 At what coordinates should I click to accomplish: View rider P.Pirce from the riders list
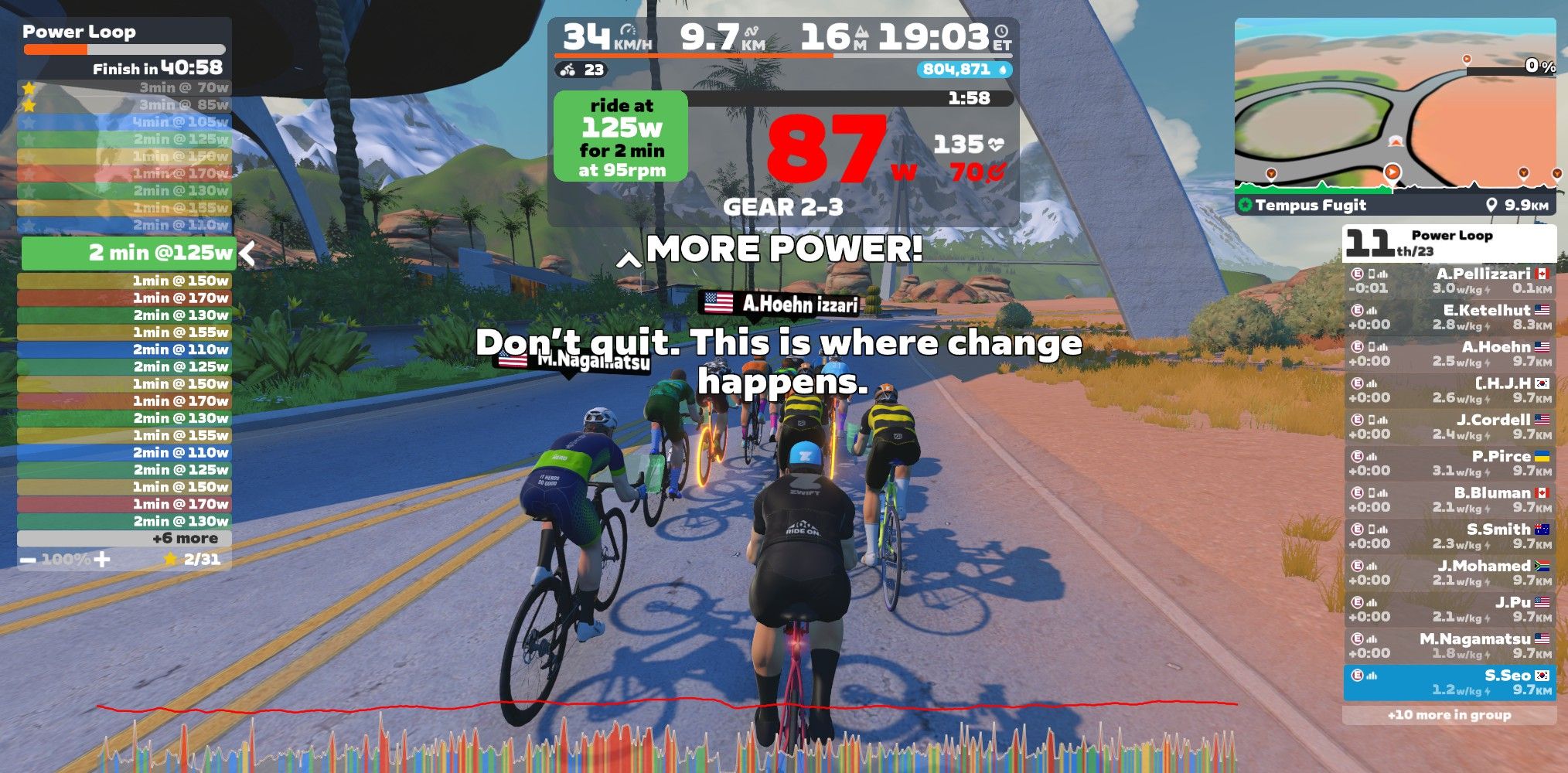coord(1449,463)
